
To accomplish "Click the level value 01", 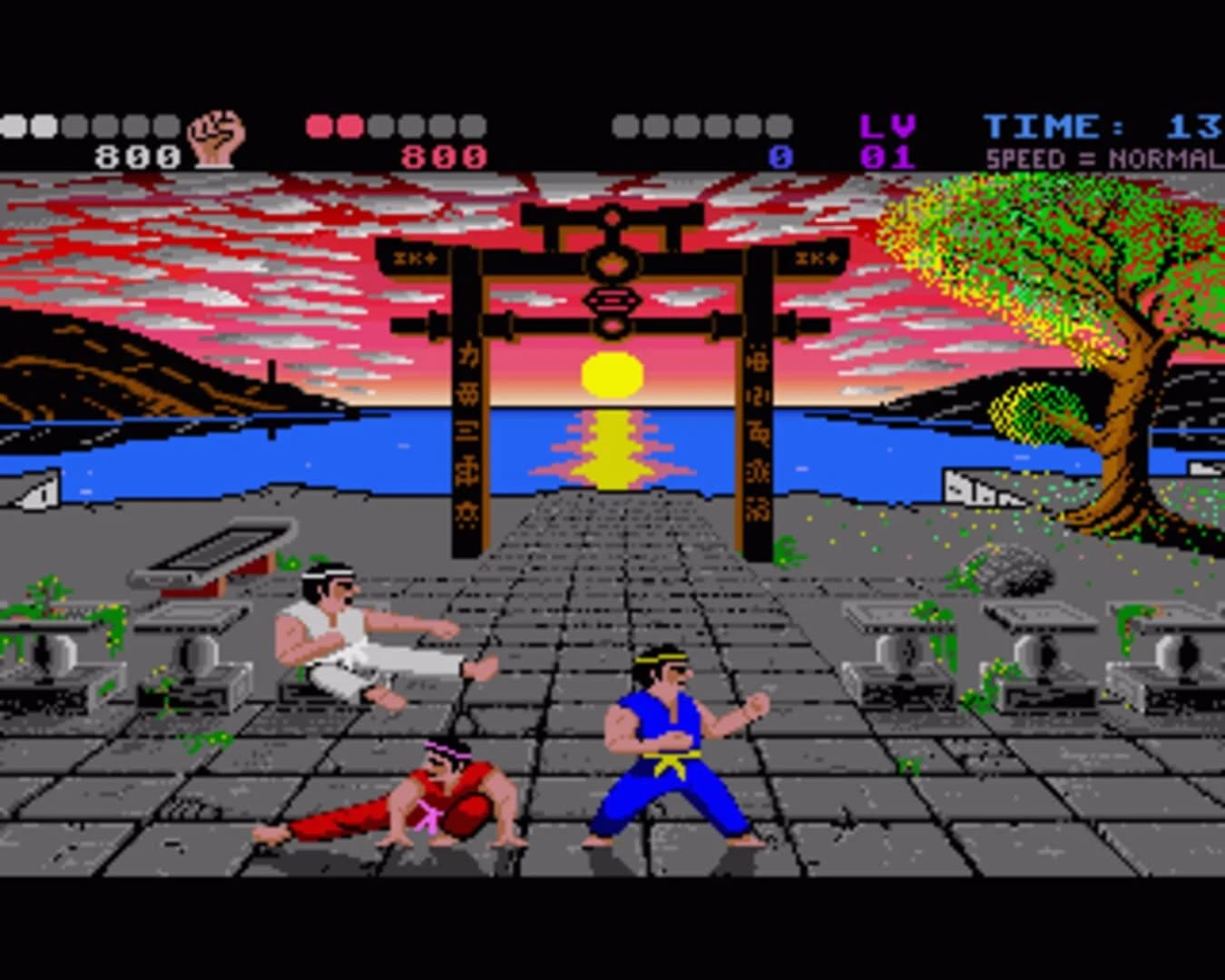I will coord(885,155).
